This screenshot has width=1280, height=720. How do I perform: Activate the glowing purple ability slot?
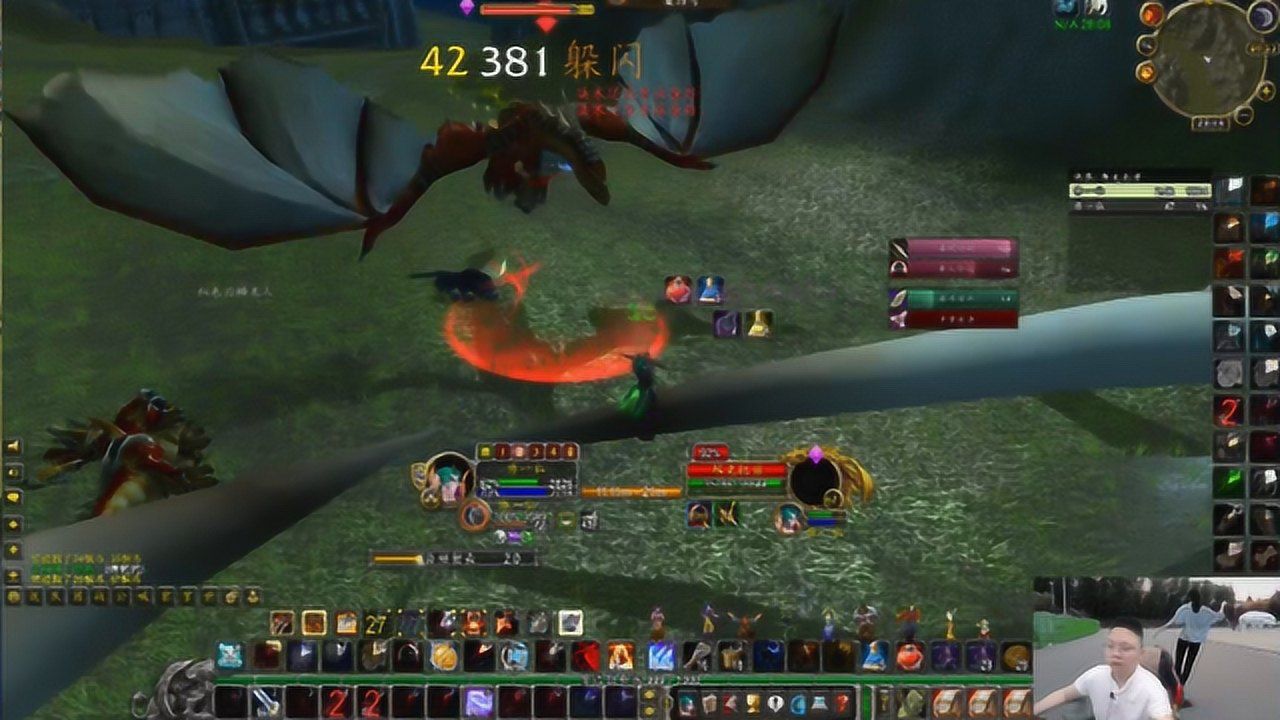tap(478, 702)
